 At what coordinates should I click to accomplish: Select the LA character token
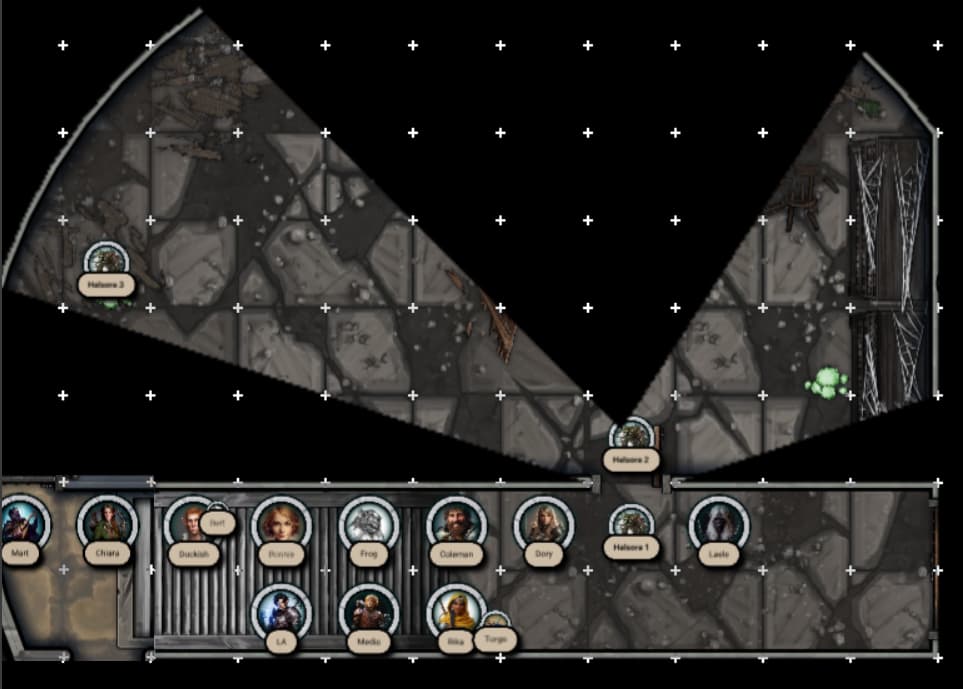click(x=281, y=613)
